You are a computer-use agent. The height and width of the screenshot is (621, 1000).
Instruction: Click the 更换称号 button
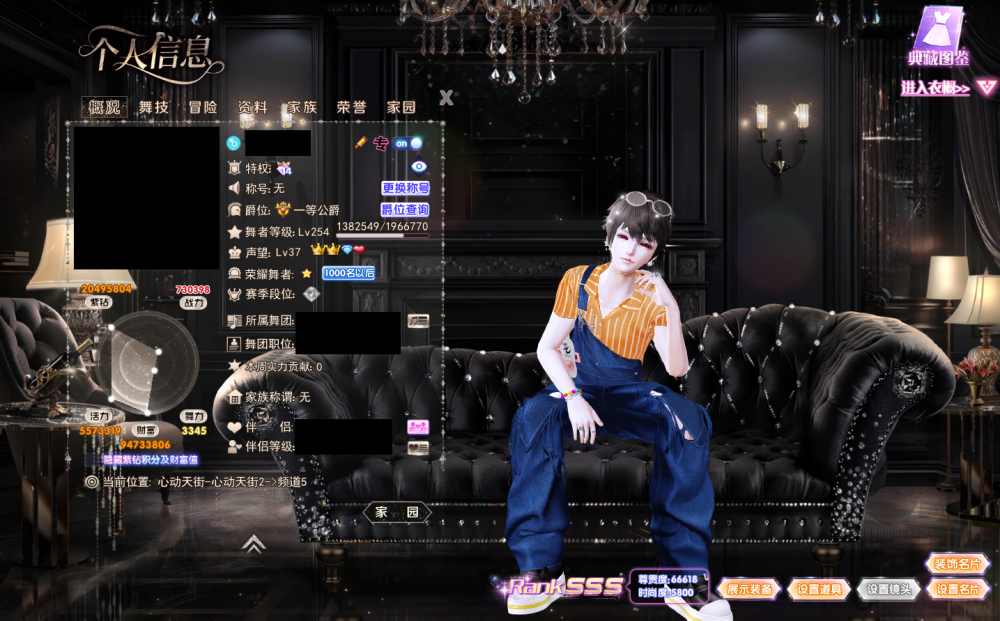click(405, 188)
